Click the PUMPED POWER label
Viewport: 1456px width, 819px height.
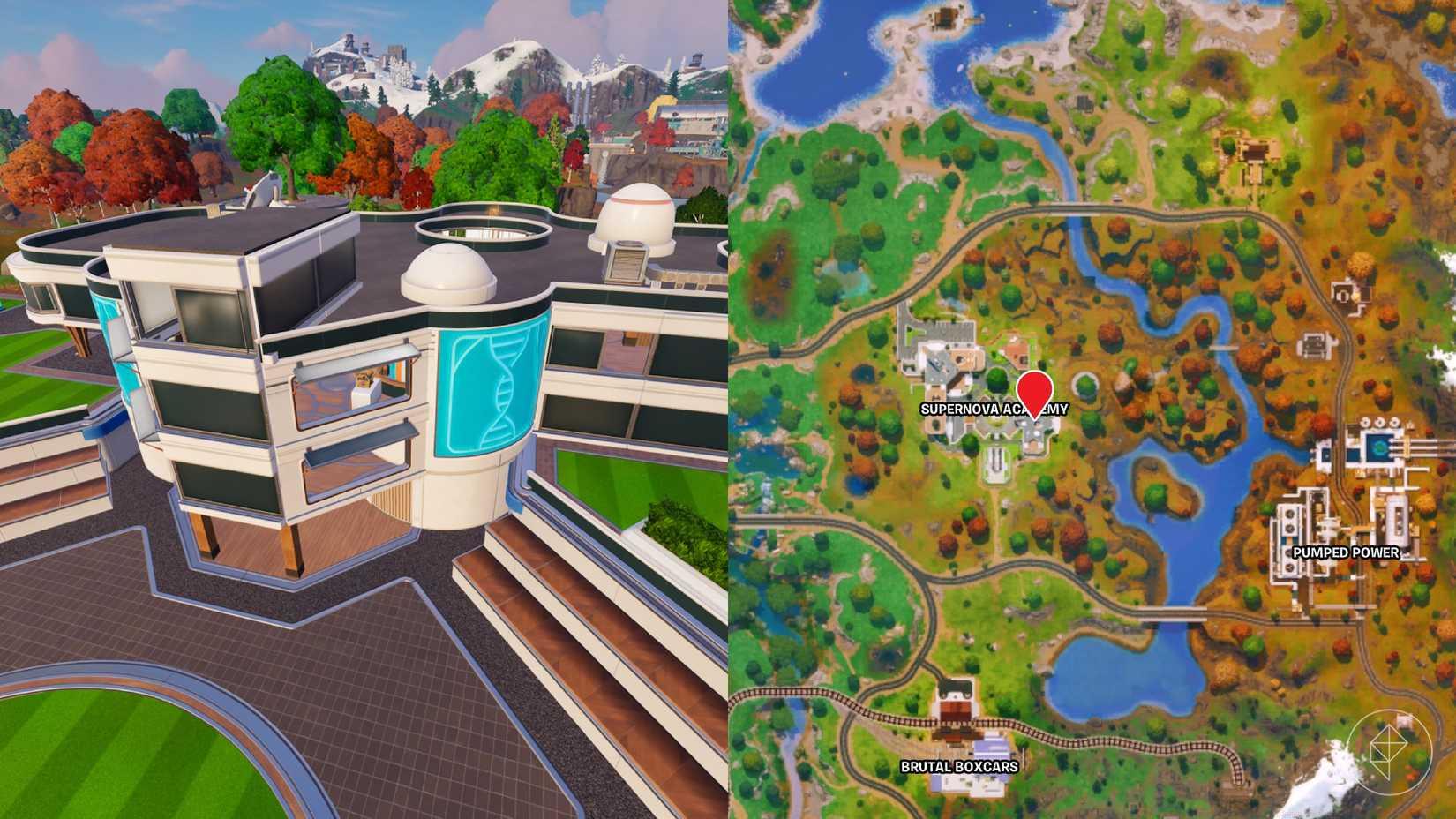coord(1346,554)
